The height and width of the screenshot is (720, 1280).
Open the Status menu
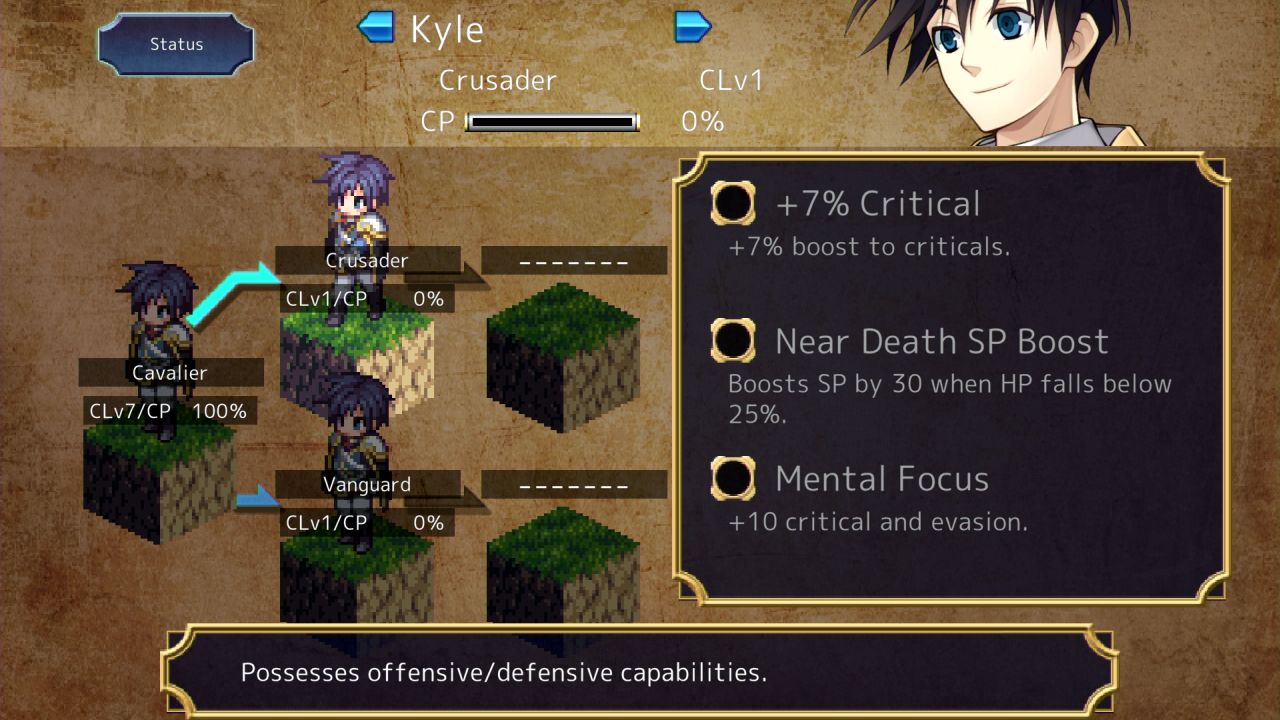pyautogui.click(x=175, y=44)
